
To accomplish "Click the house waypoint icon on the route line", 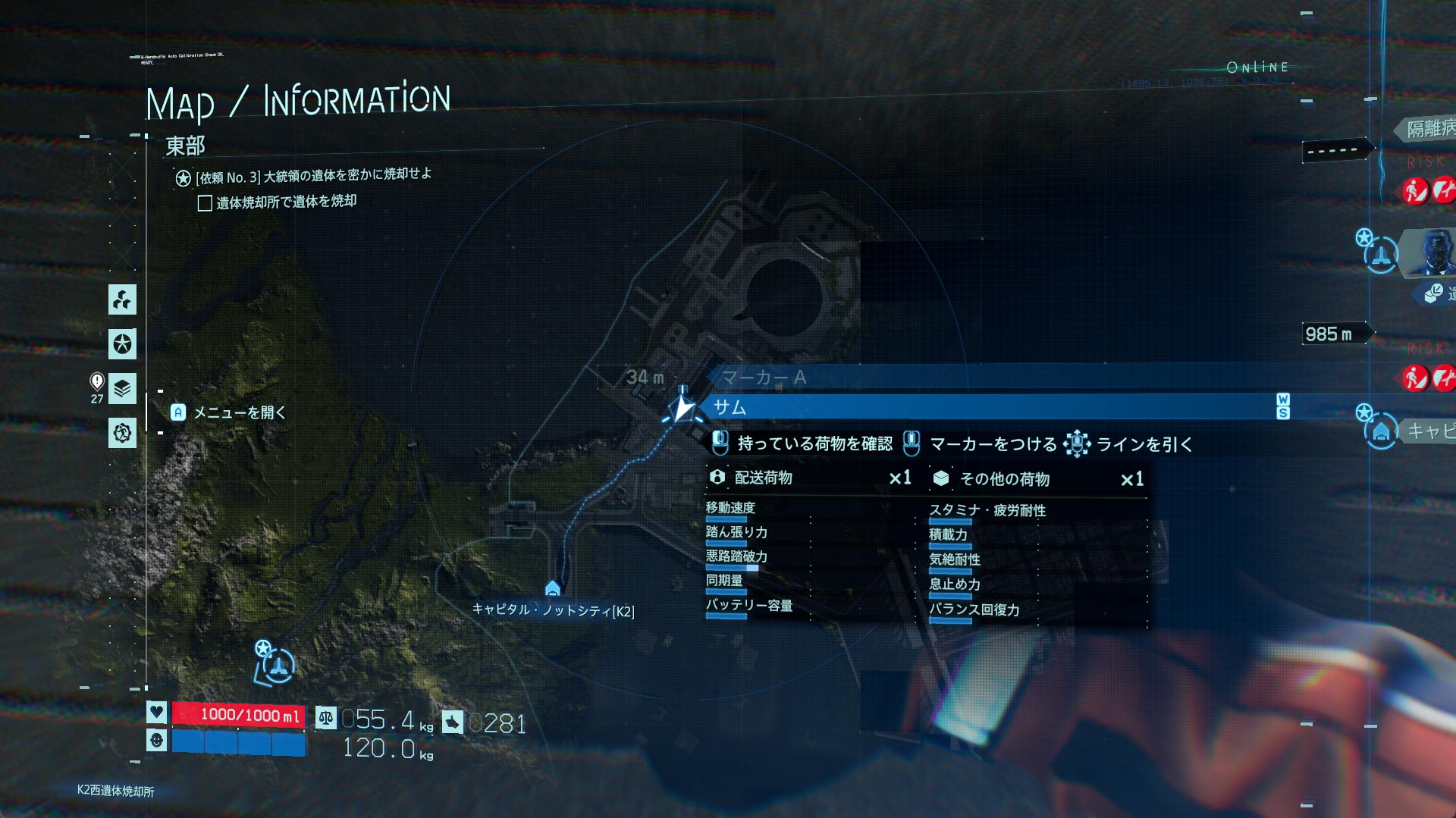I will click(x=1381, y=431).
